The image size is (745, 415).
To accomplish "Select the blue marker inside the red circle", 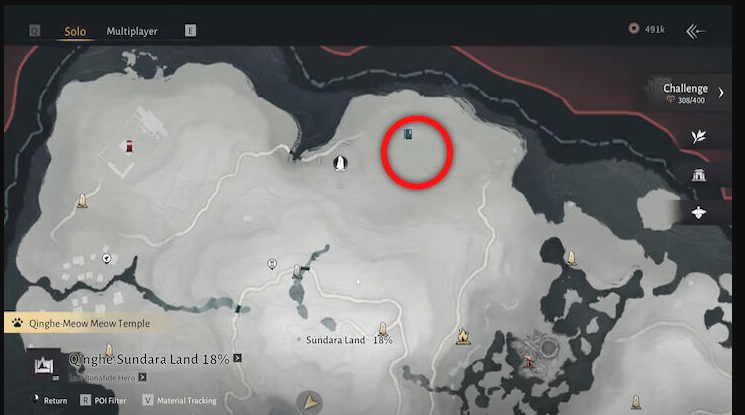I will coord(408,134).
